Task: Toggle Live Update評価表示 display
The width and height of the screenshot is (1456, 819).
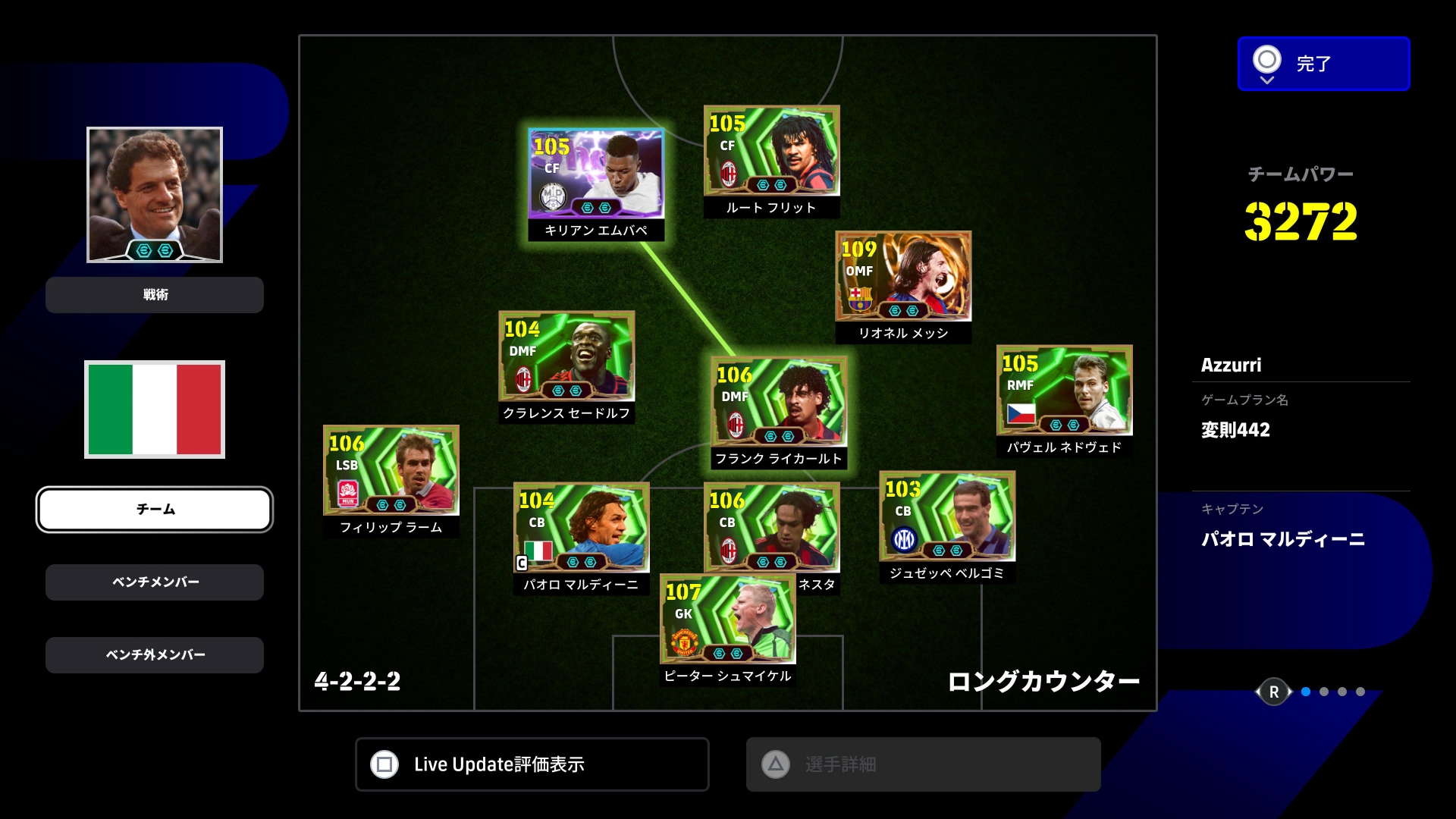Action: click(532, 764)
